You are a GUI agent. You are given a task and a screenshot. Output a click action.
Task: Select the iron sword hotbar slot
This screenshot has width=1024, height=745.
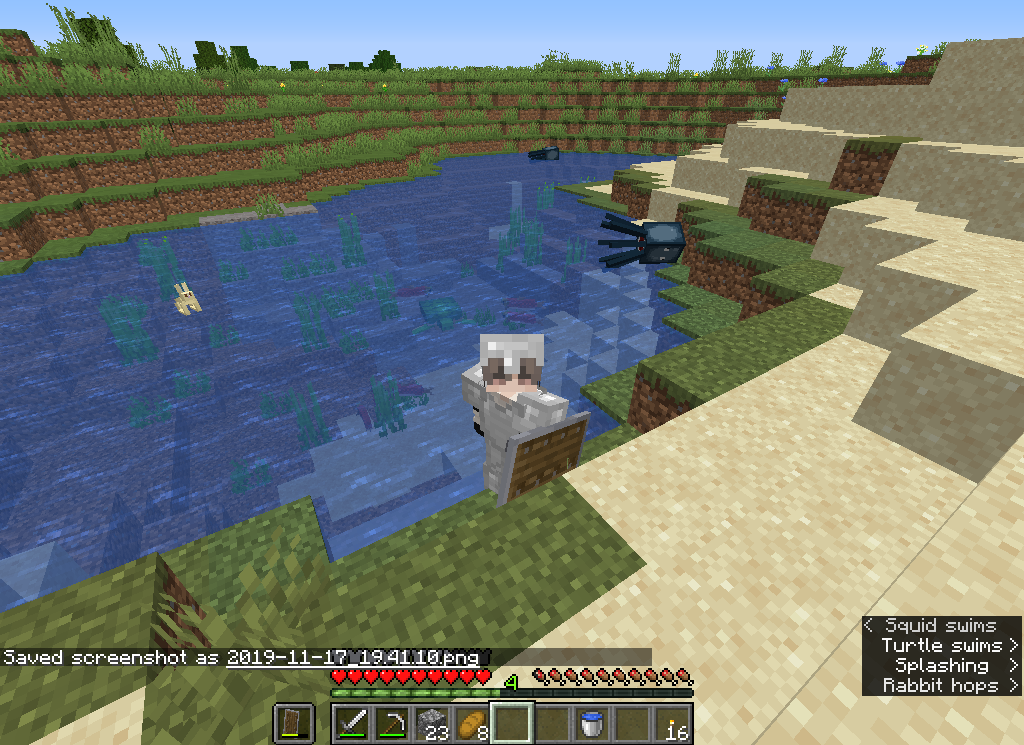(352, 722)
